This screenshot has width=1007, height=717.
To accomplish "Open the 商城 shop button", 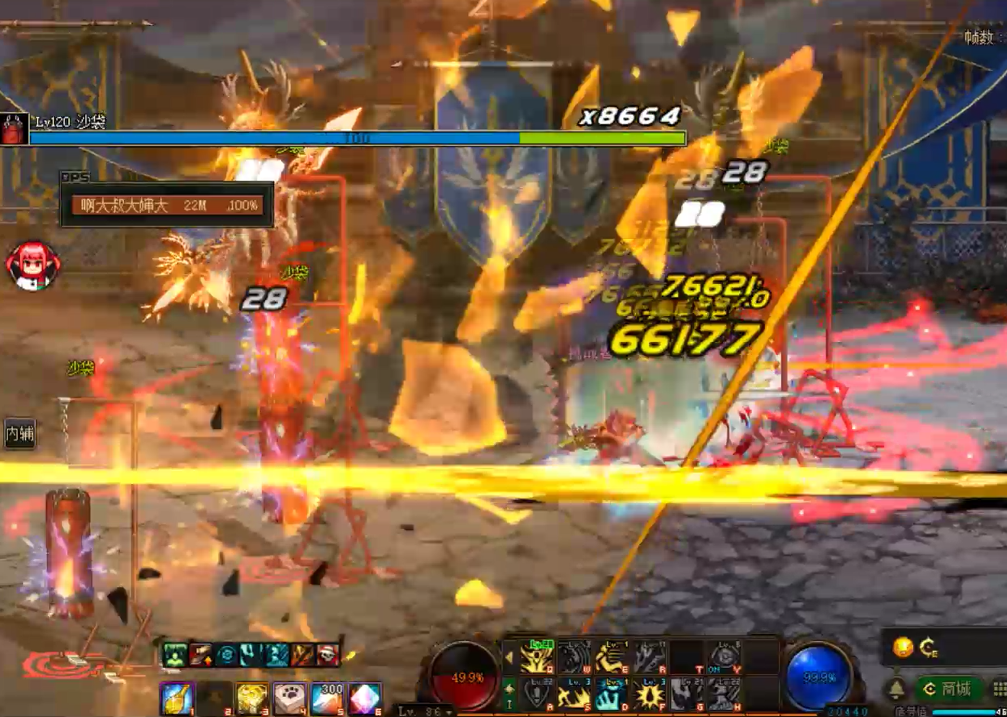I will (947, 689).
